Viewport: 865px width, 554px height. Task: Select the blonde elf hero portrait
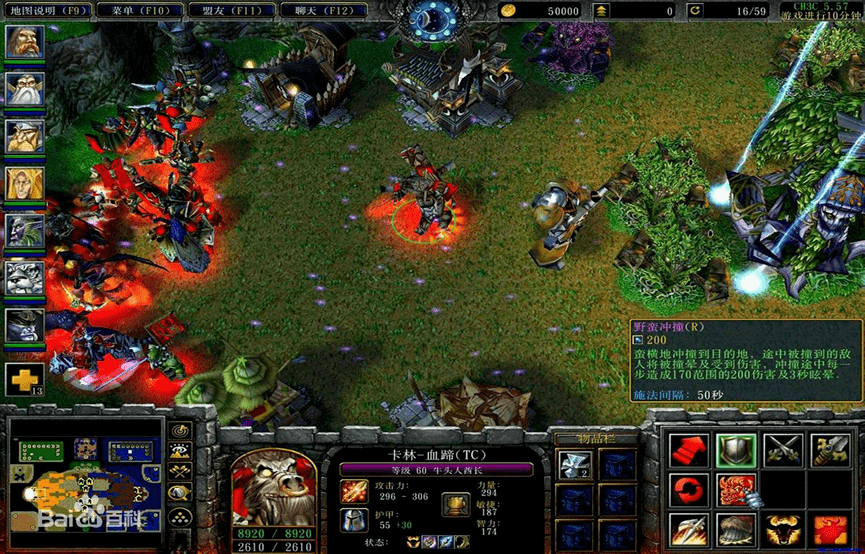[x=24, y=183]
